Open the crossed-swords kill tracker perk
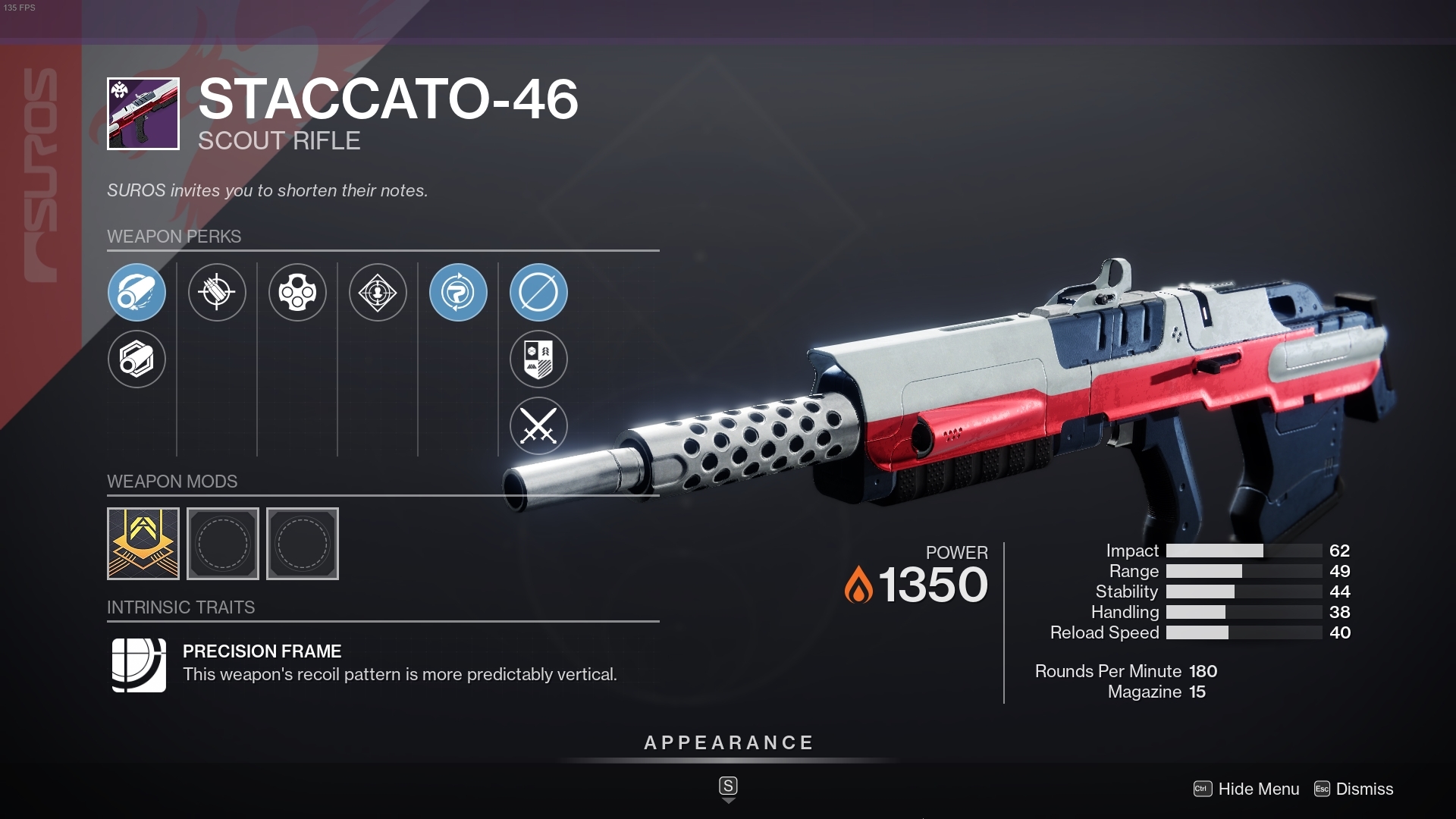The image size is (1456, 819). coord(539,426)
